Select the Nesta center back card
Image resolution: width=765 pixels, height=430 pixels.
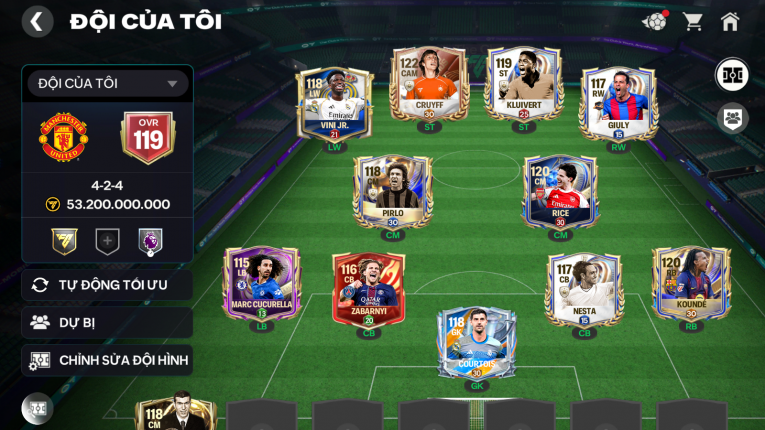tap(584, 289)
